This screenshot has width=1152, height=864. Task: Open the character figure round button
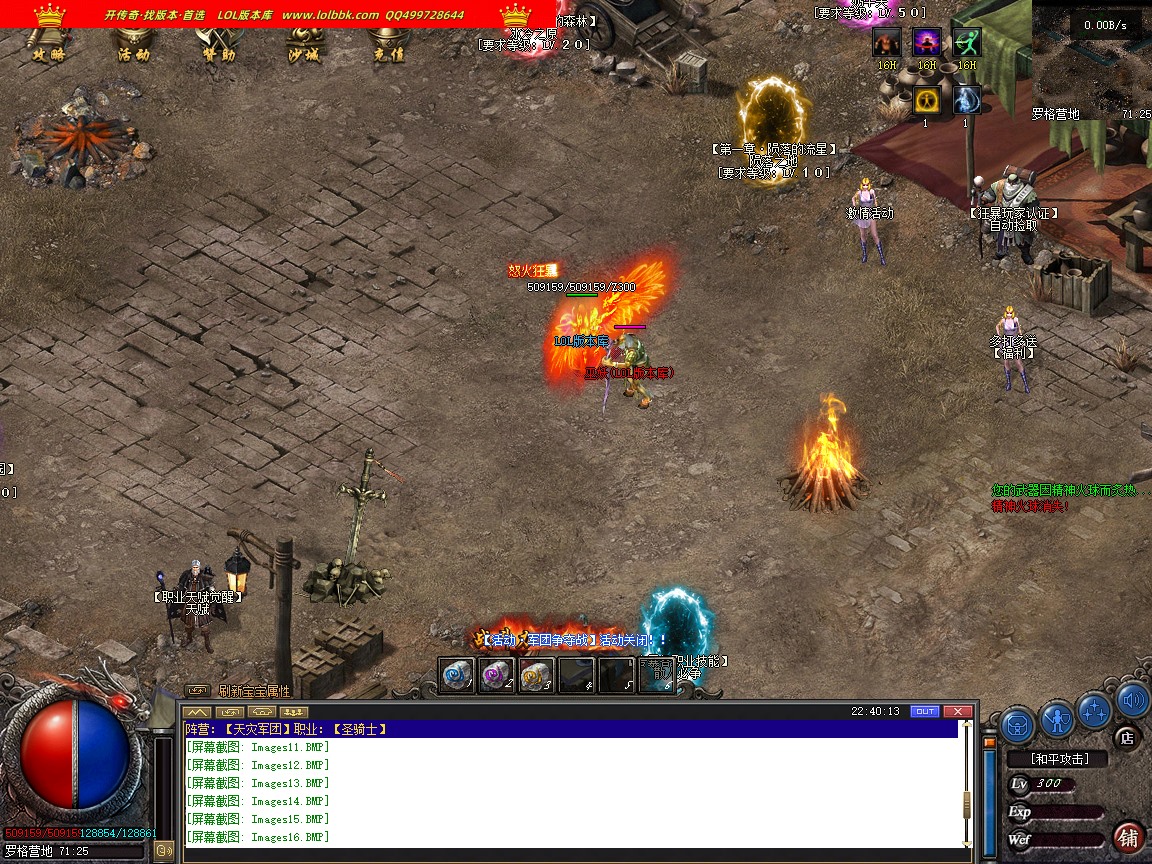click(1056, 718)
